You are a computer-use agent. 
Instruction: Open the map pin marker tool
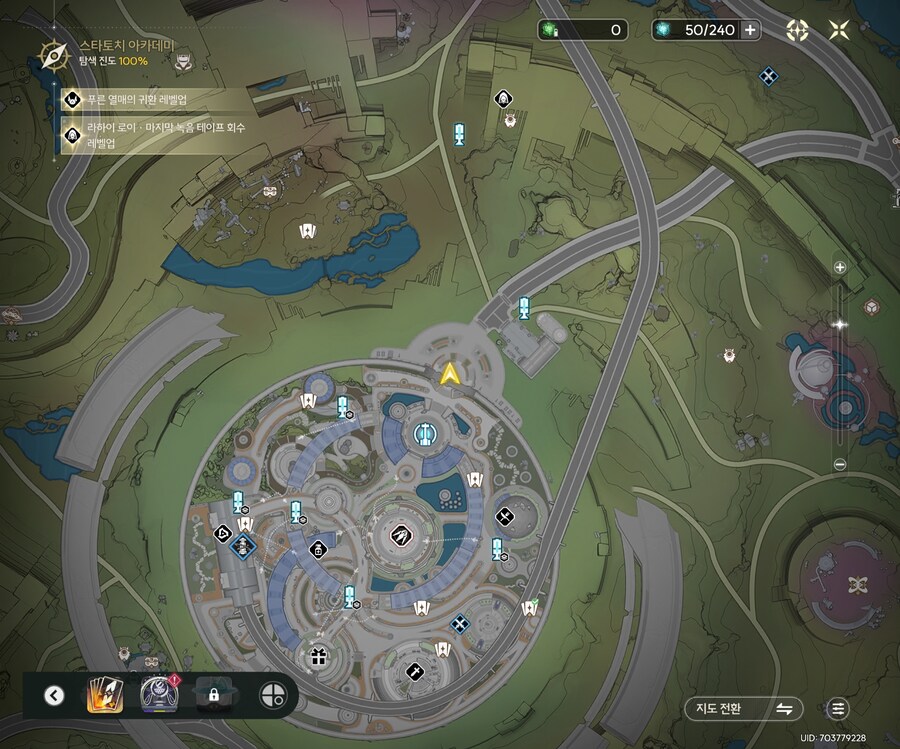tap(270, 694)
